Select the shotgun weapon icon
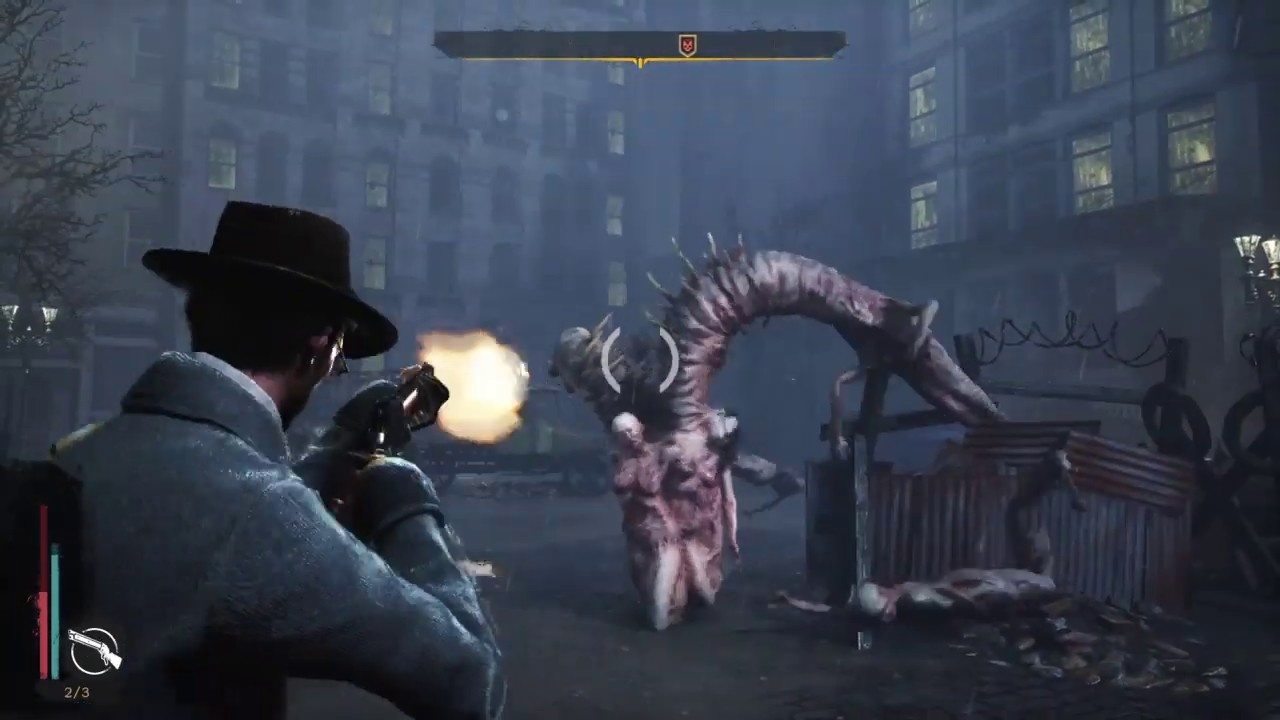 click(93, 651)
